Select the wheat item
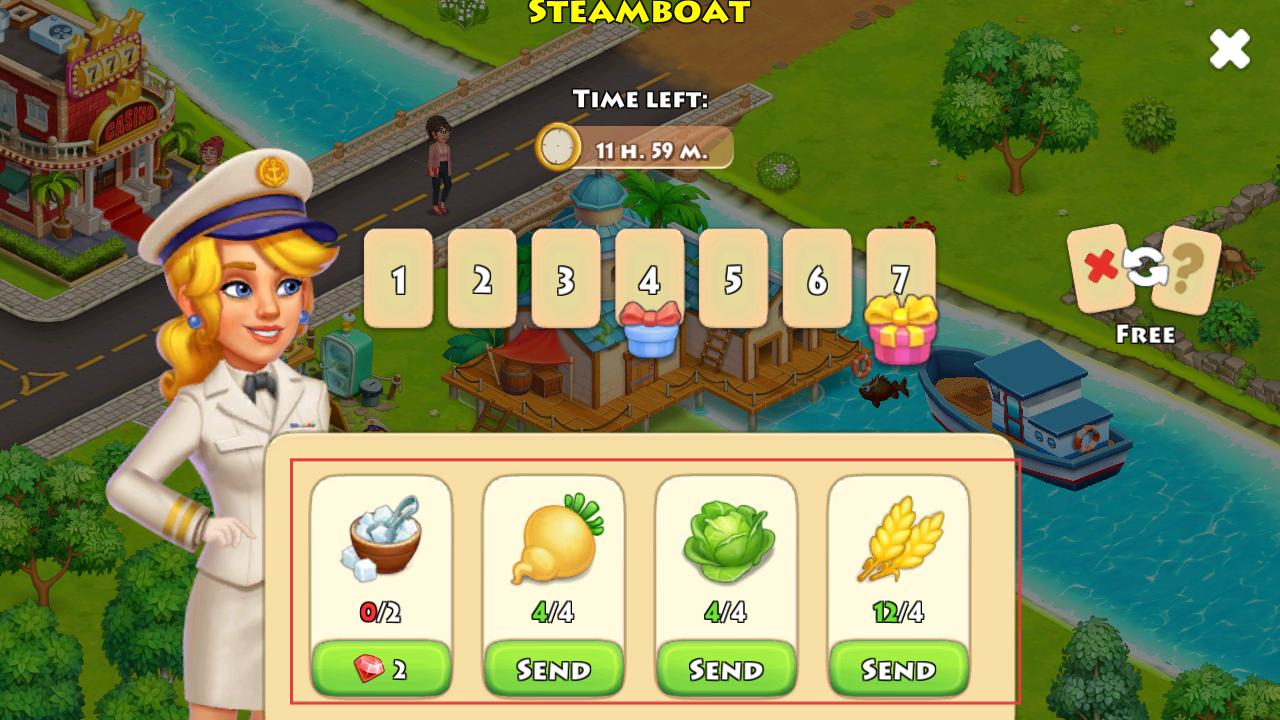 [x=899, y=540]
